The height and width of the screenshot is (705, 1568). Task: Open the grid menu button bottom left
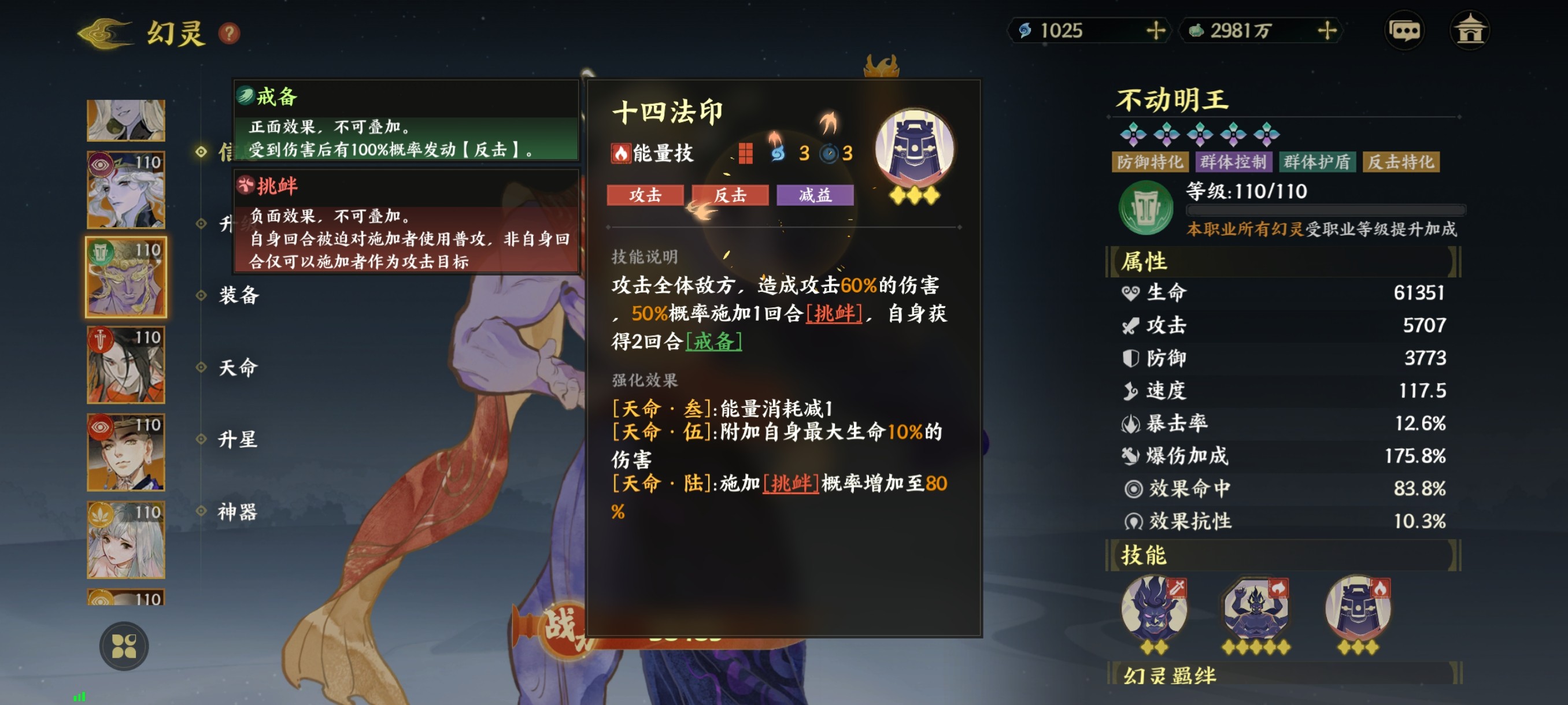(x=124, y=647)
